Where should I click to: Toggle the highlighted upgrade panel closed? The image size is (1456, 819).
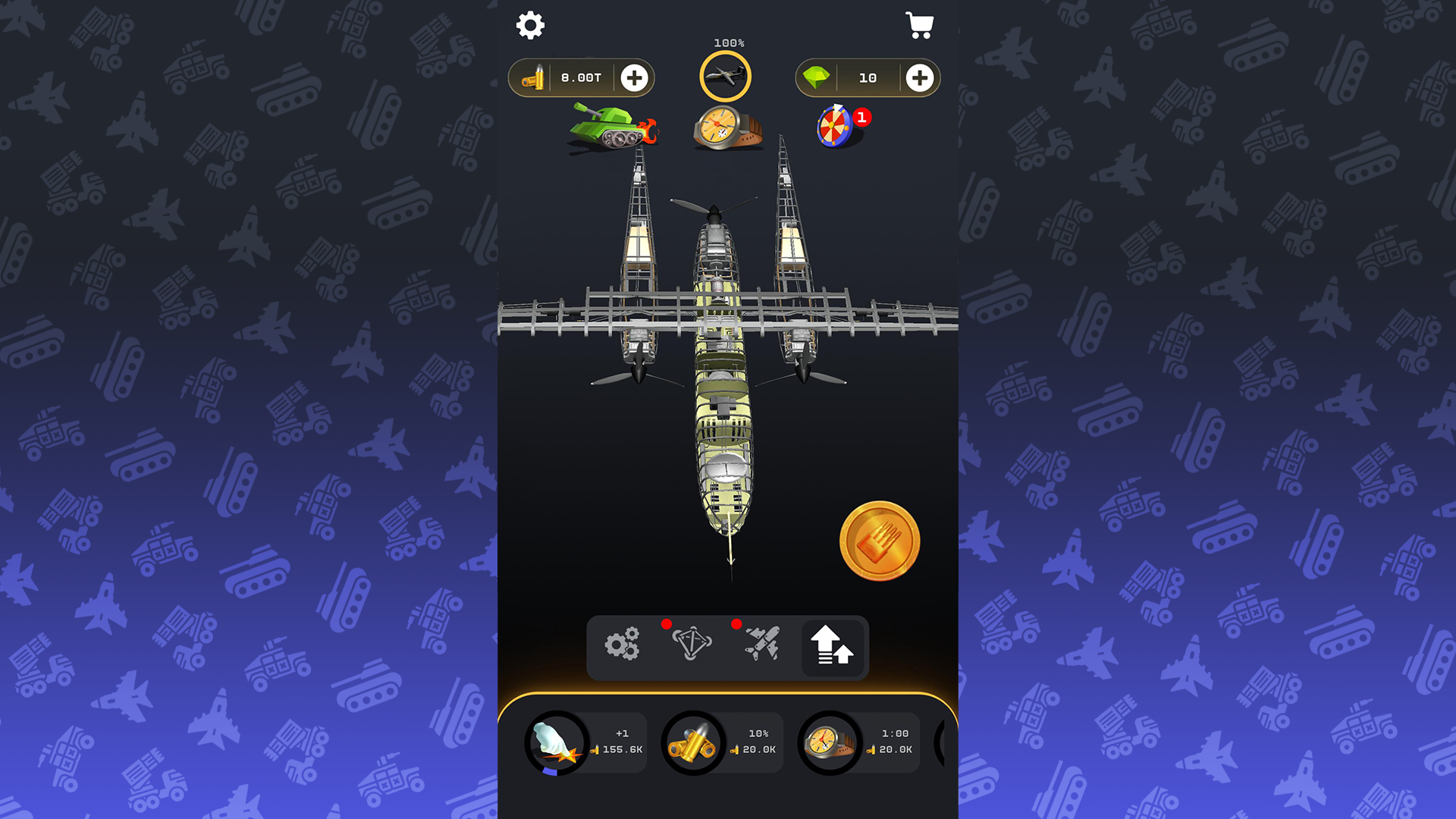point(833,648)
